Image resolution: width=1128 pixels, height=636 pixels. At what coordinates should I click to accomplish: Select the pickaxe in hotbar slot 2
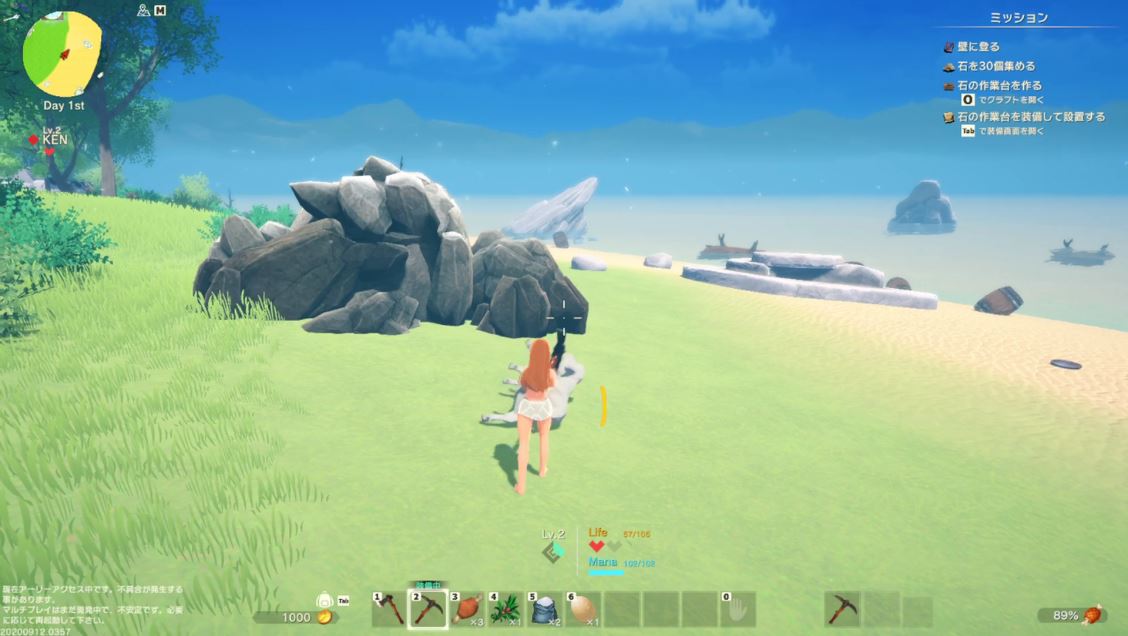428,609
